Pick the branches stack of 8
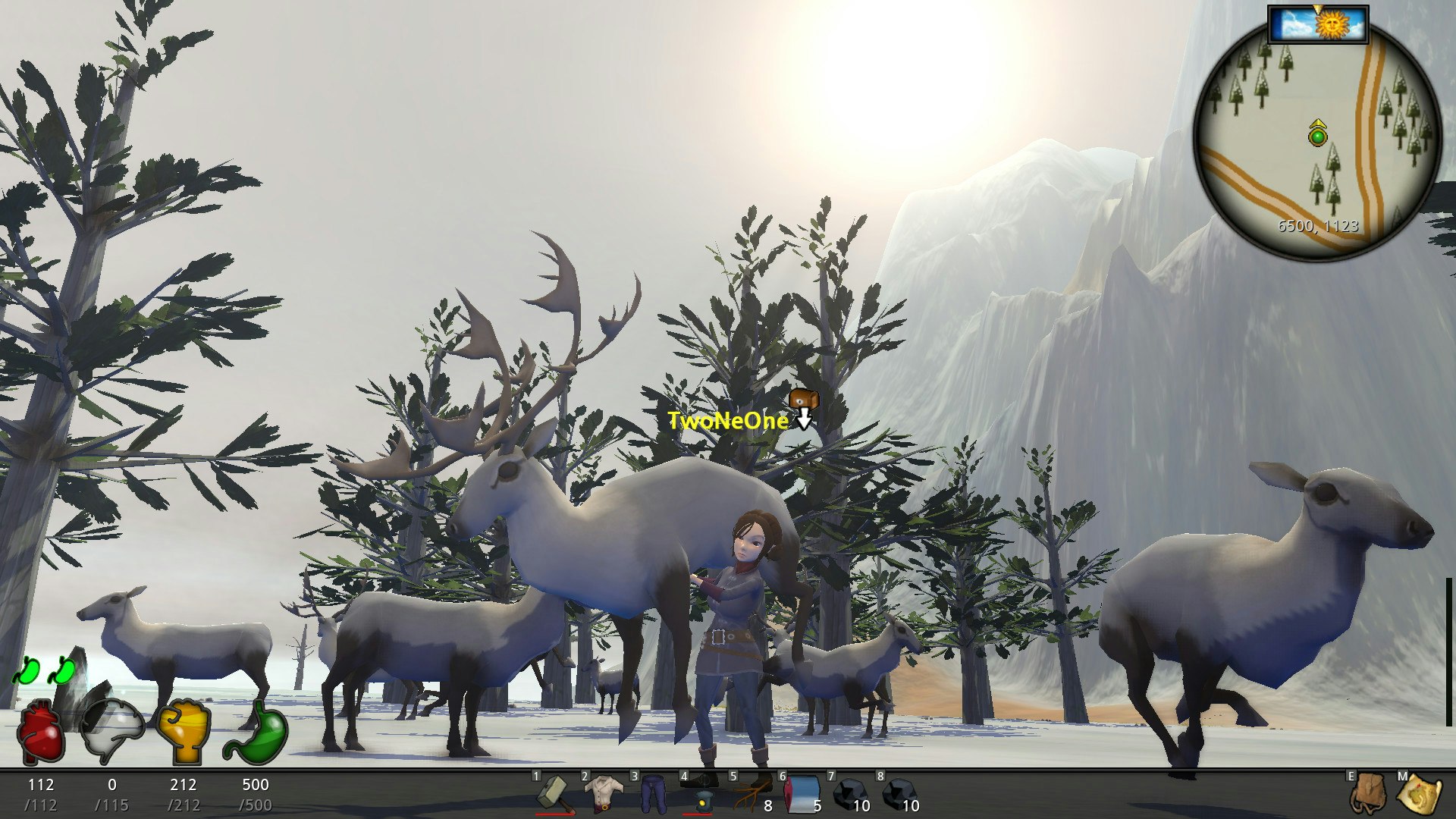 tap(751, 795)
